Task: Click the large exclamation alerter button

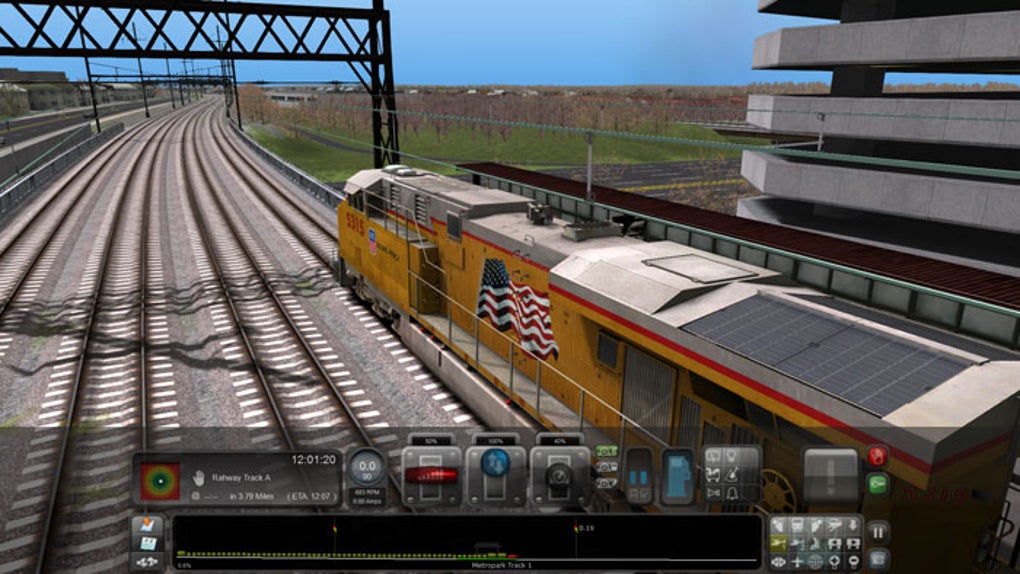Action: 831,476
